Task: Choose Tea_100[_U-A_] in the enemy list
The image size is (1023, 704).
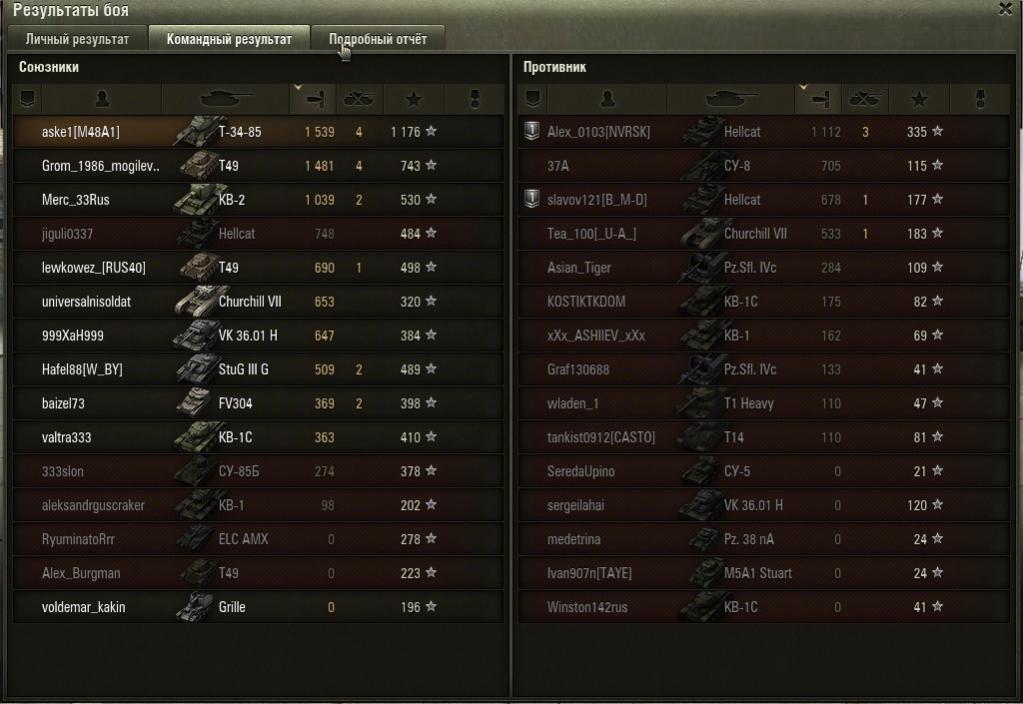Action: [x=765, y=234]
